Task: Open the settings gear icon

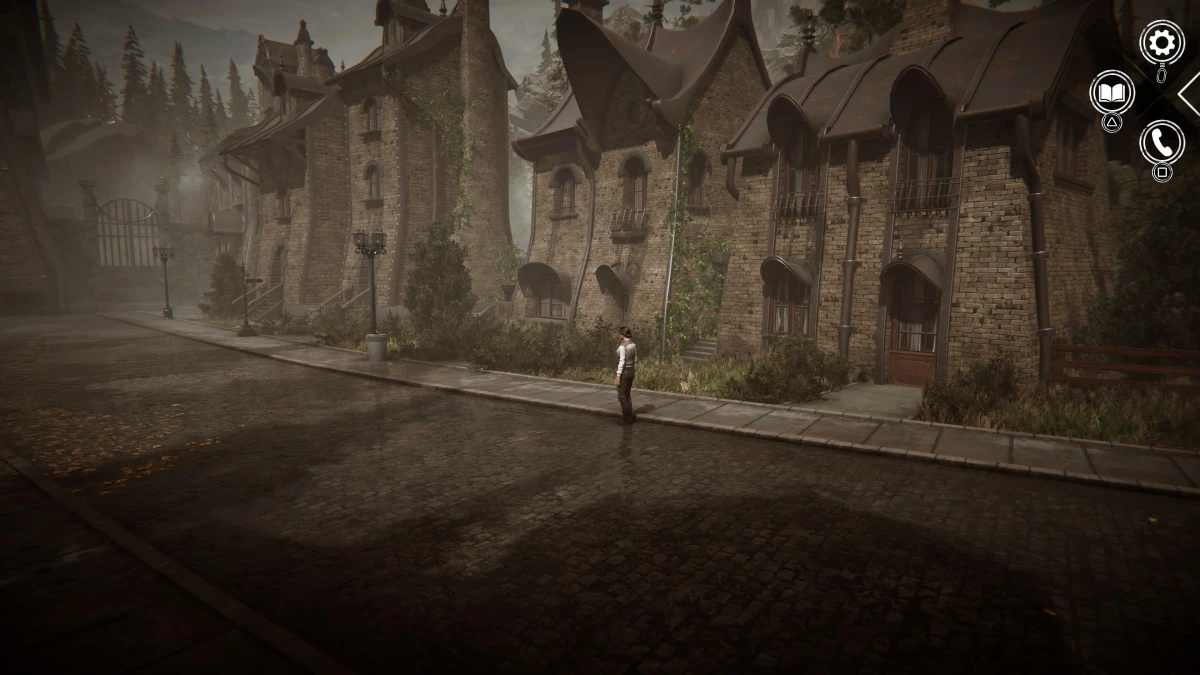Action: (1161, 42)
